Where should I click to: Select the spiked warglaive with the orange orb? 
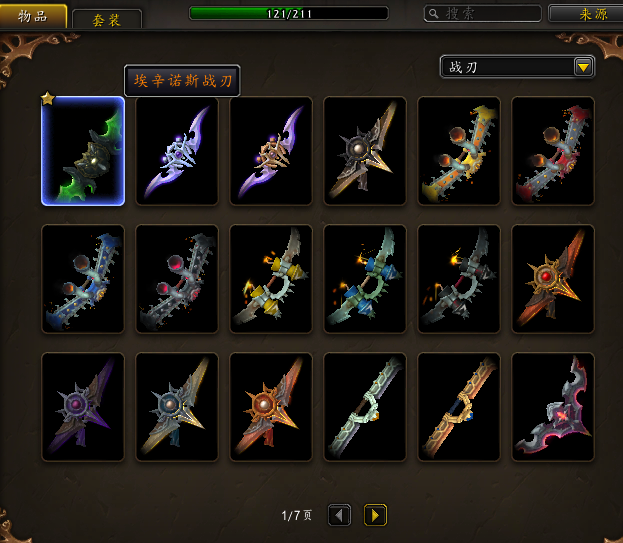pyautogui.click(x=271, y=407)
